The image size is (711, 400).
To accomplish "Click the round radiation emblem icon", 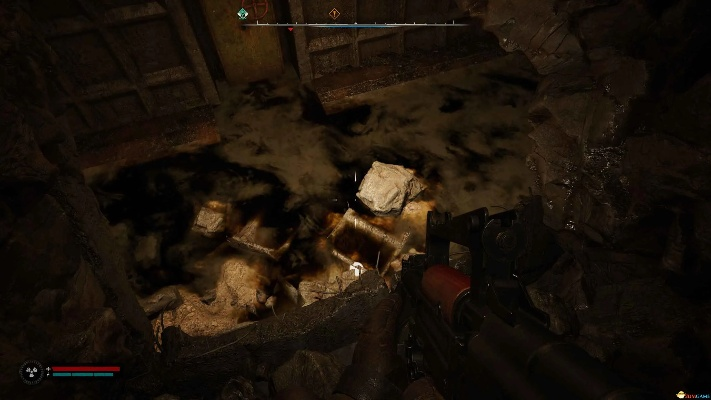I will (32, 372).
